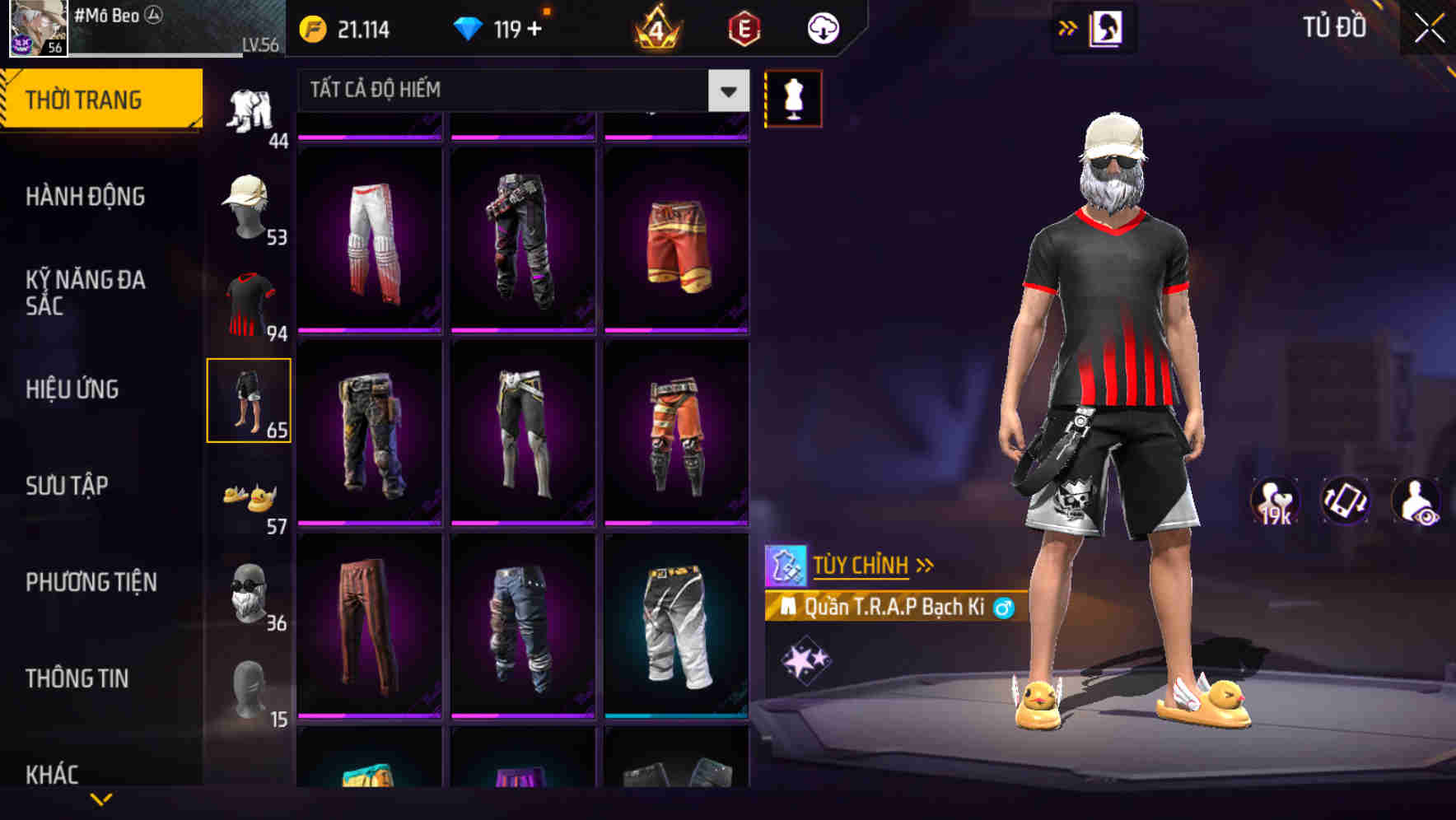Click the cloud download icon in top bar

(823, 27)
